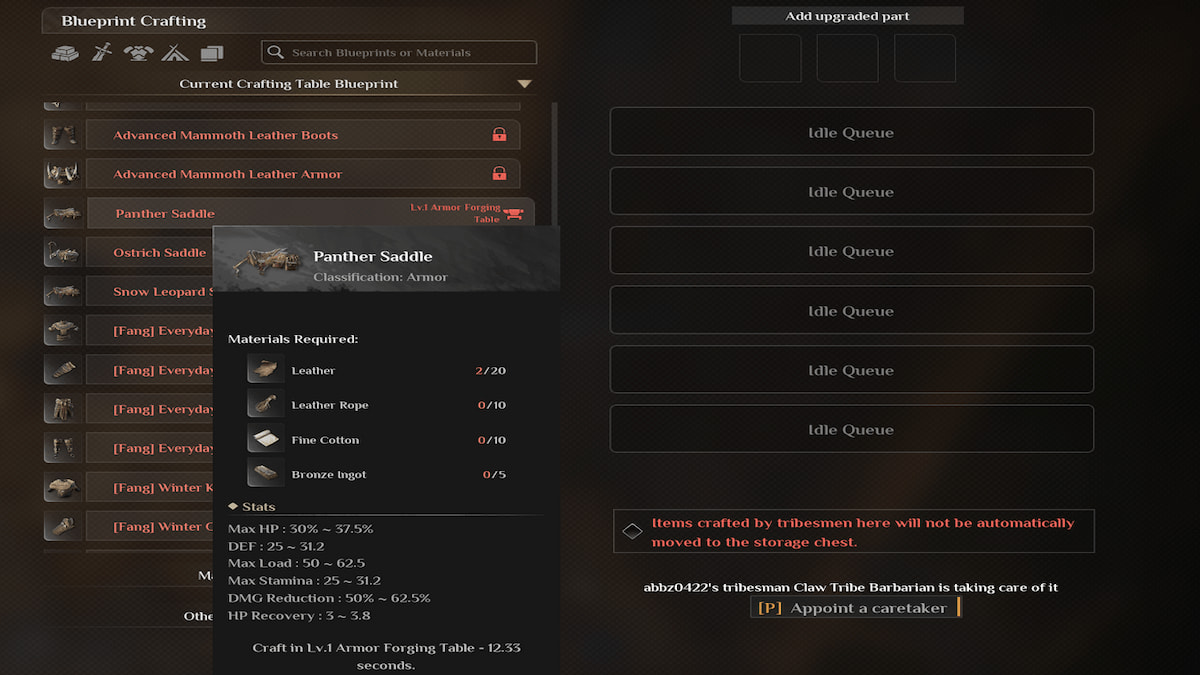Select the ingots materials category icon
Viewport: 1200px width, 675px height.
[x=65, y=53]
